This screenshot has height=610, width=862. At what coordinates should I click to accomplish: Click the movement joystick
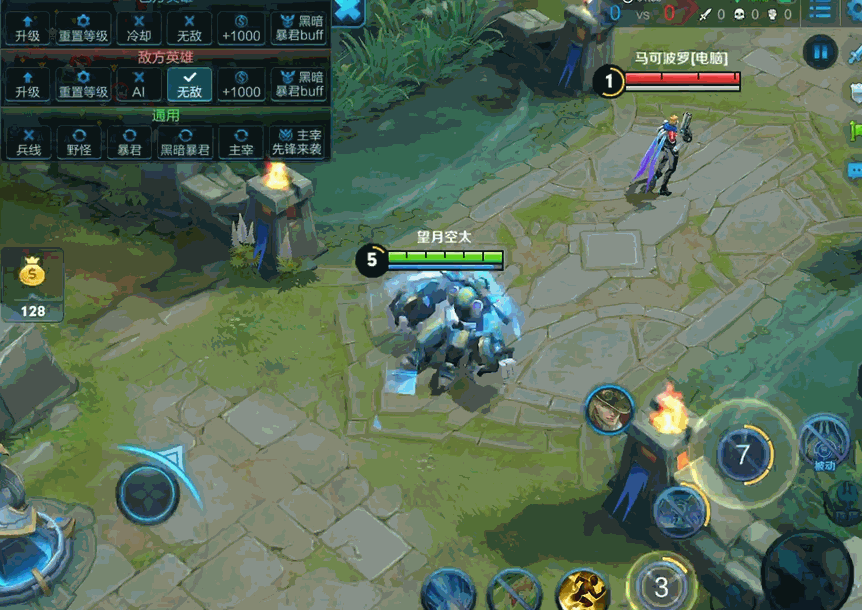(x=148, y=493)
